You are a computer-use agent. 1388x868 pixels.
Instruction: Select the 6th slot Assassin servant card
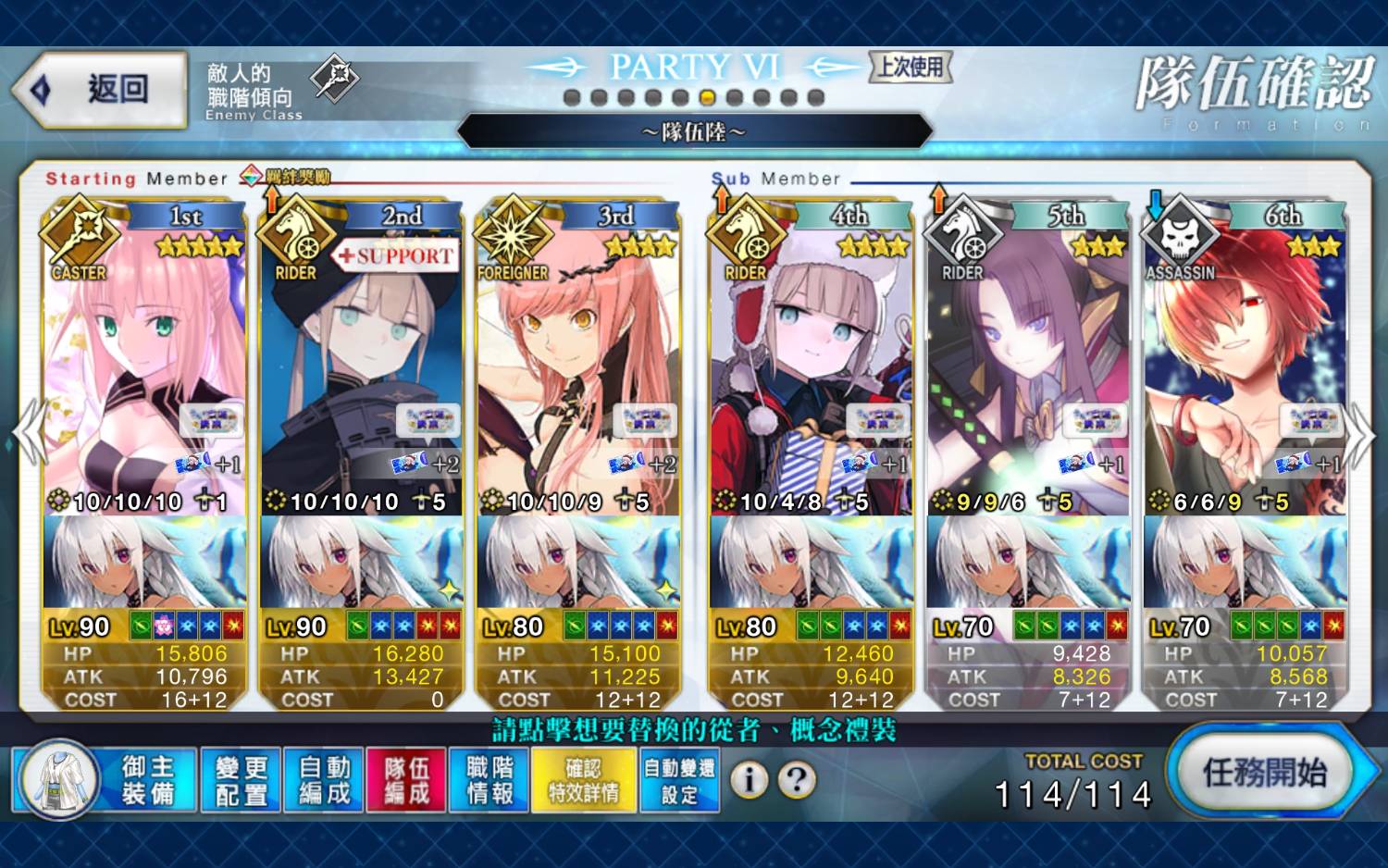pos(1245,370)
